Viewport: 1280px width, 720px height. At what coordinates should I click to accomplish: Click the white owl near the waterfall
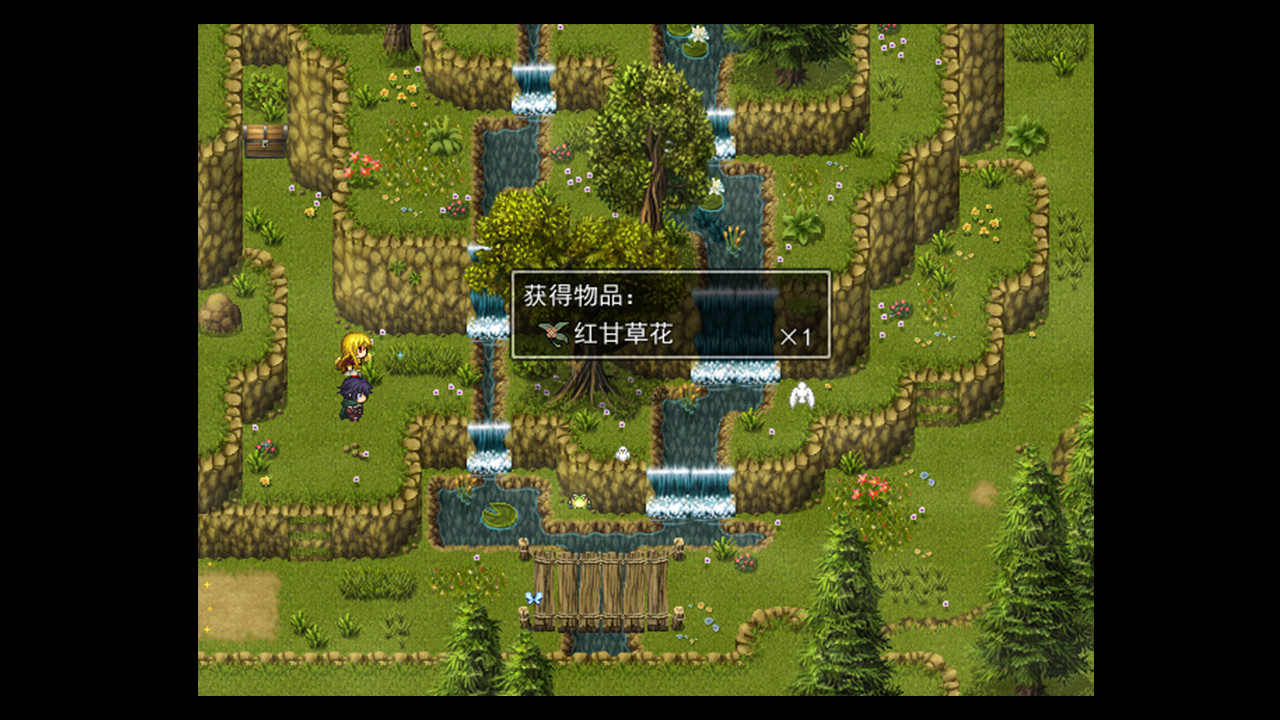(x=622, y=452)
